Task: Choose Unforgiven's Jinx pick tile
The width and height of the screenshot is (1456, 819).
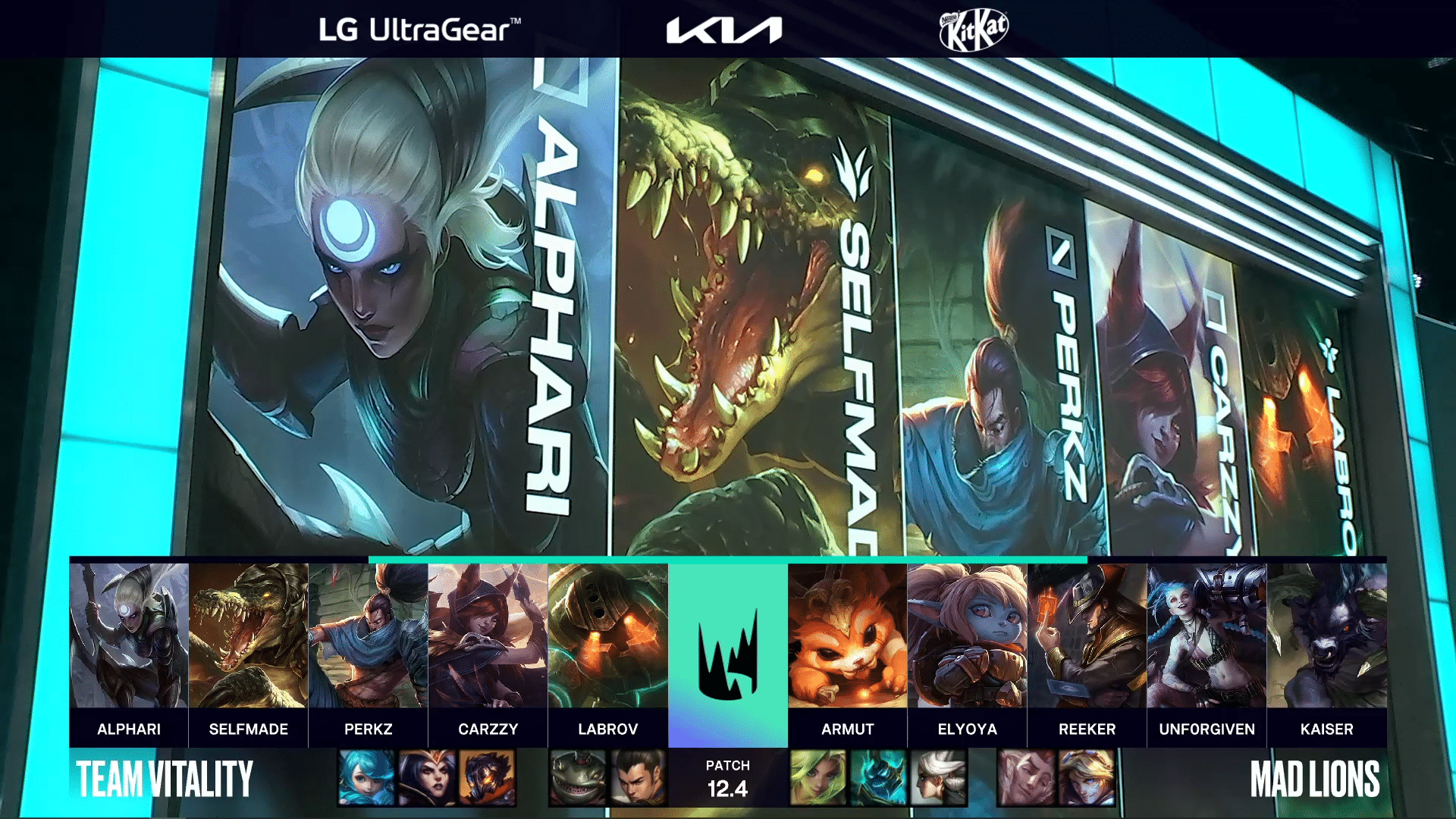Action: [1207, 635]
